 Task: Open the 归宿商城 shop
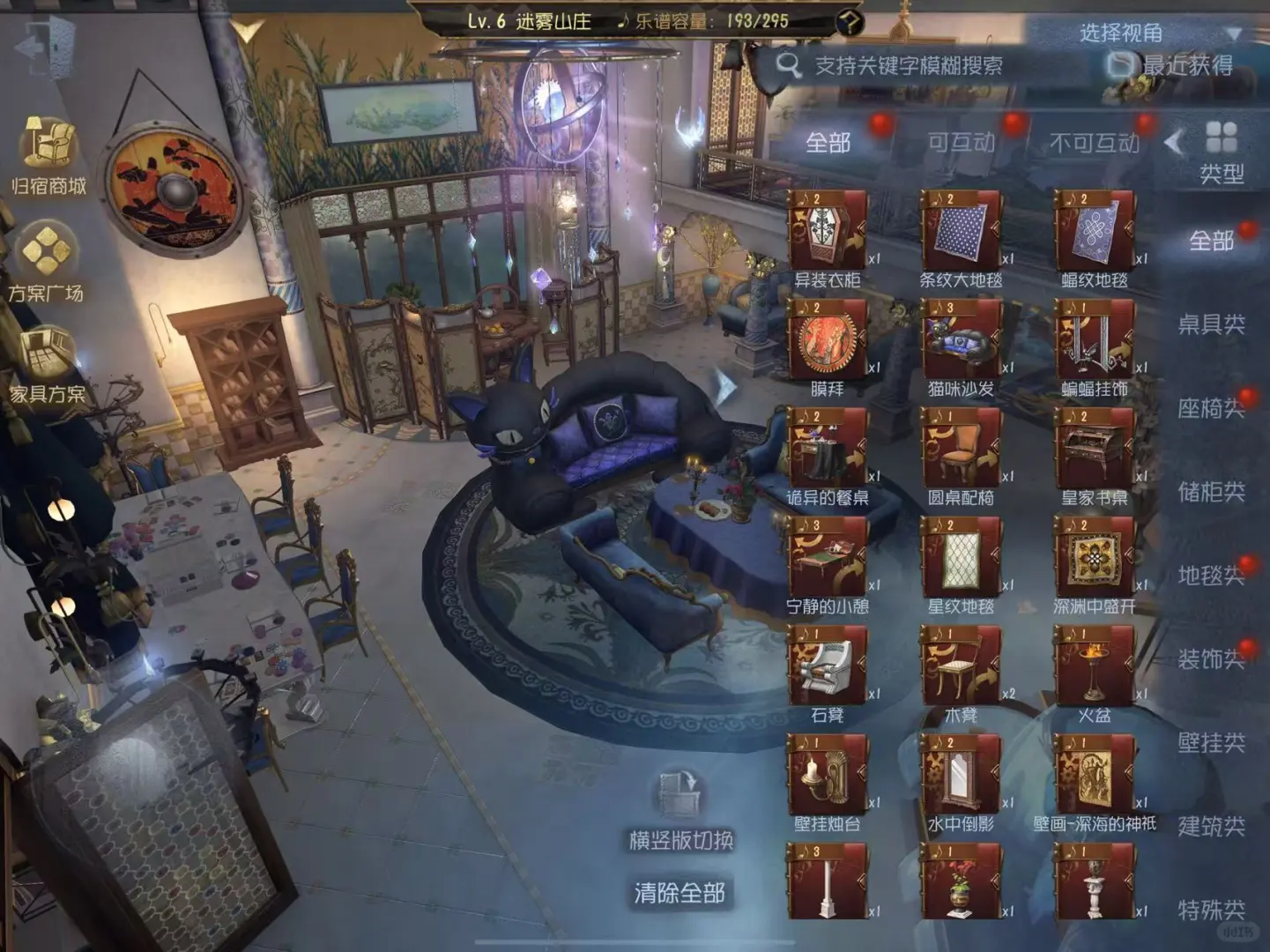coord(48,155)
